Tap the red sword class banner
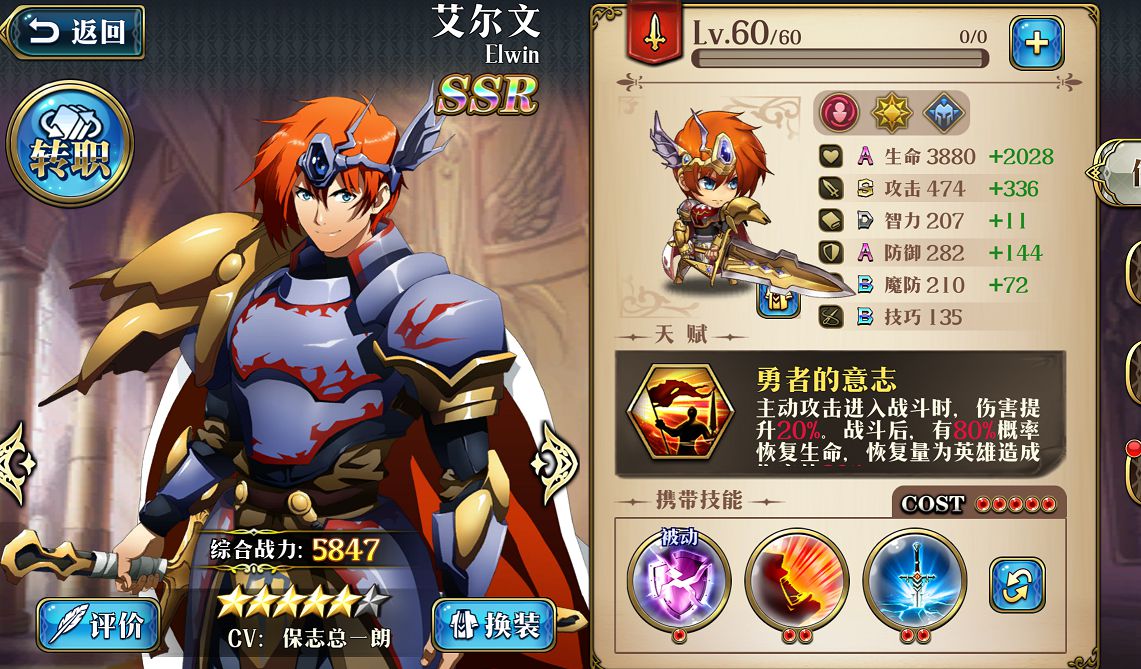 tap(654, 34)
